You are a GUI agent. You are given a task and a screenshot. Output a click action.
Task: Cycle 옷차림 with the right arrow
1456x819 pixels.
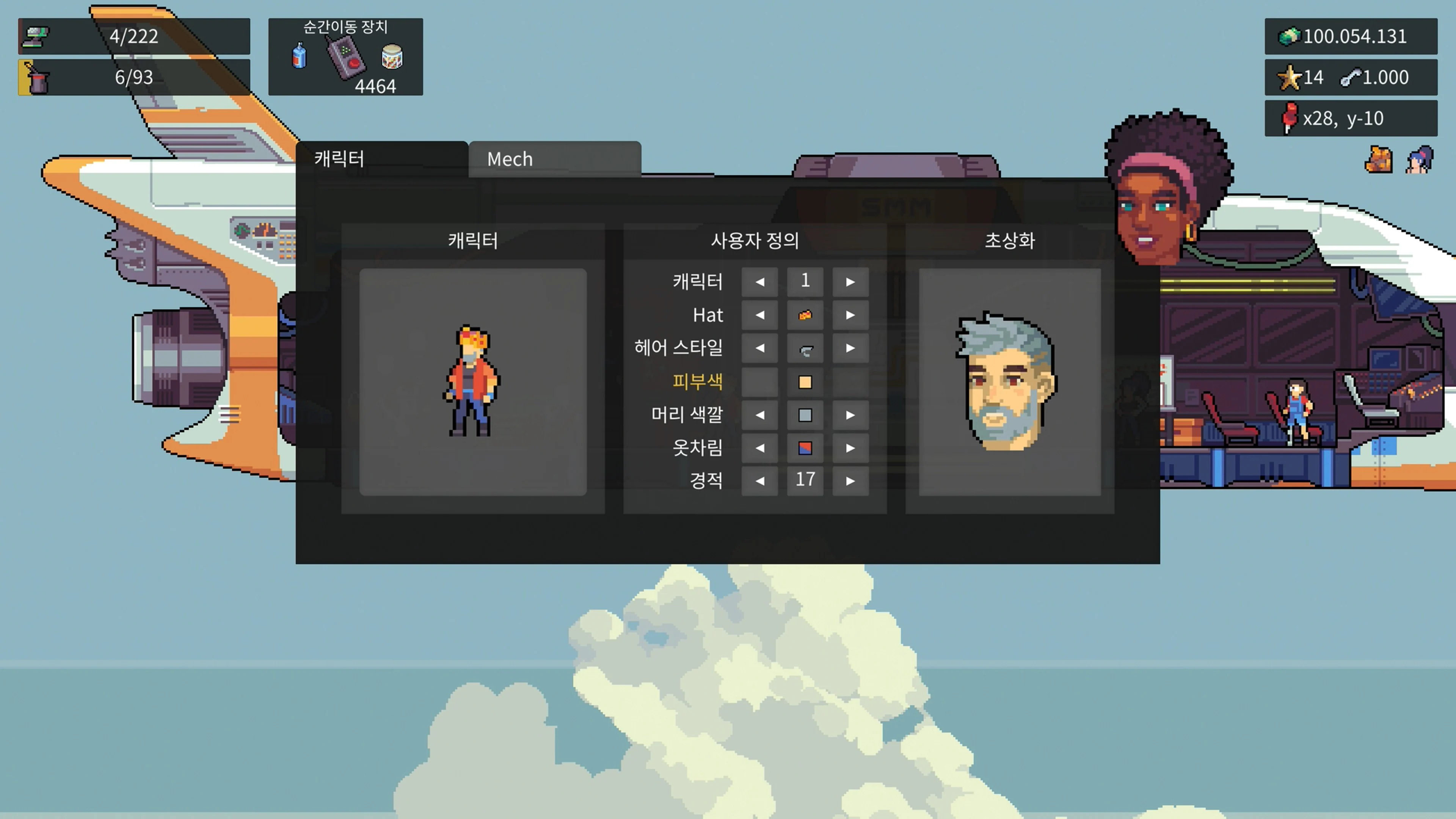pyautogui.click(x=851, y=448)
